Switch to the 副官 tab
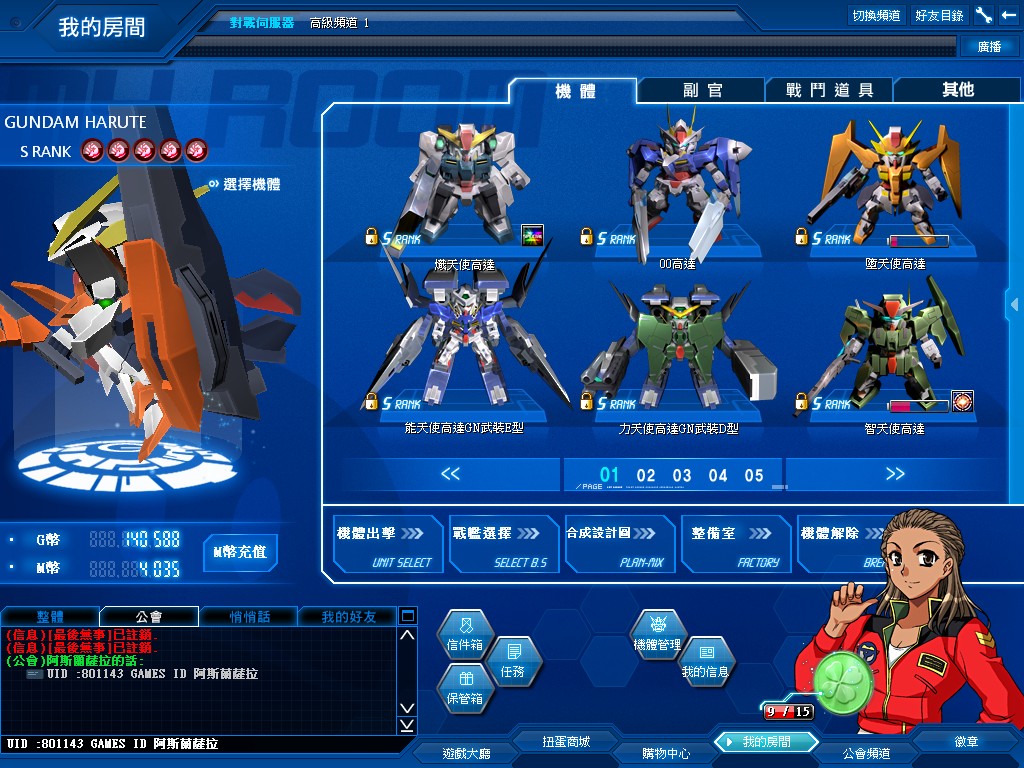This screenshot has height=768, width=1024. click(702, 90)
